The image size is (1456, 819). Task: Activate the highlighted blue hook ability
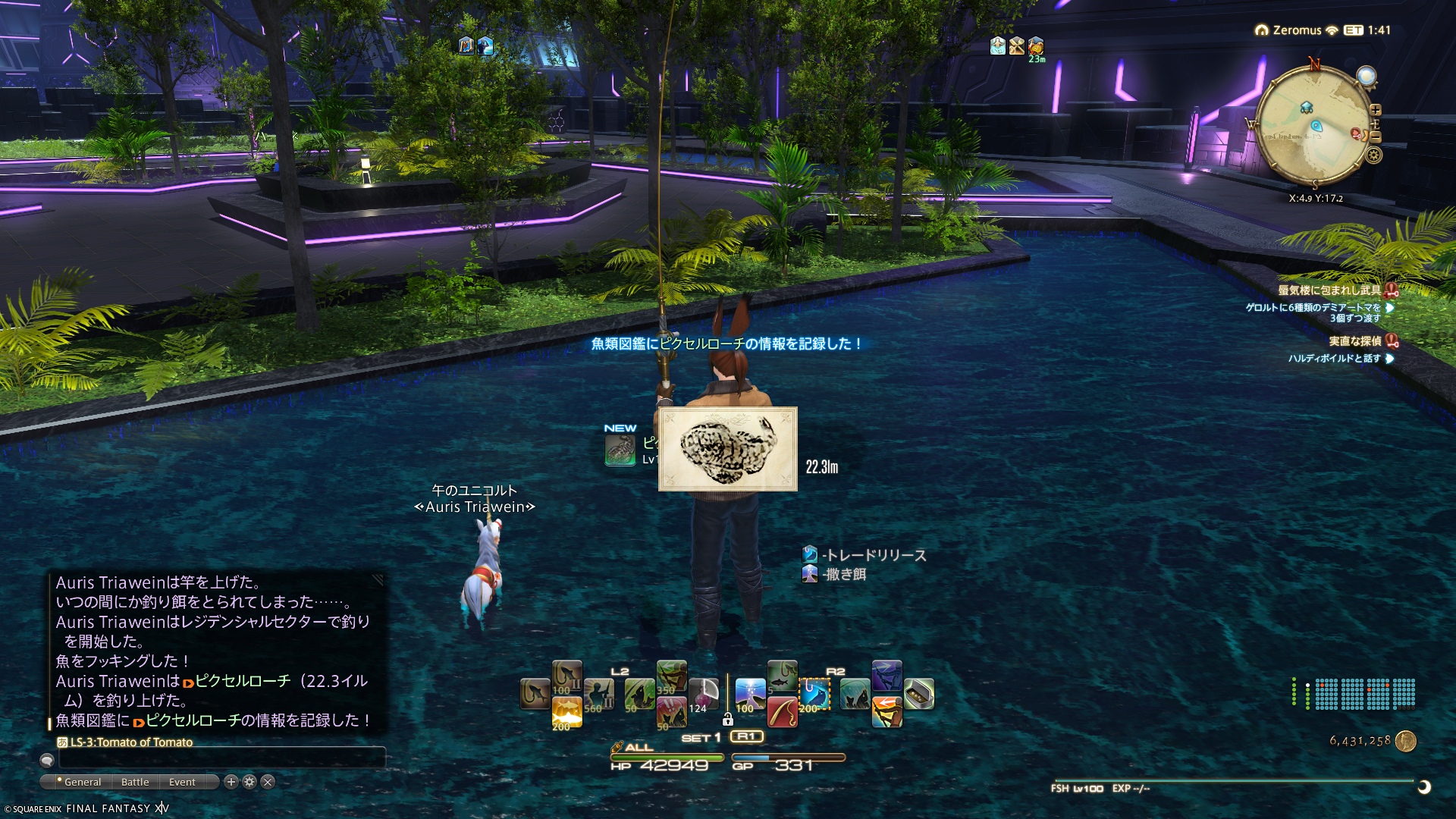(x=814, y=694)
